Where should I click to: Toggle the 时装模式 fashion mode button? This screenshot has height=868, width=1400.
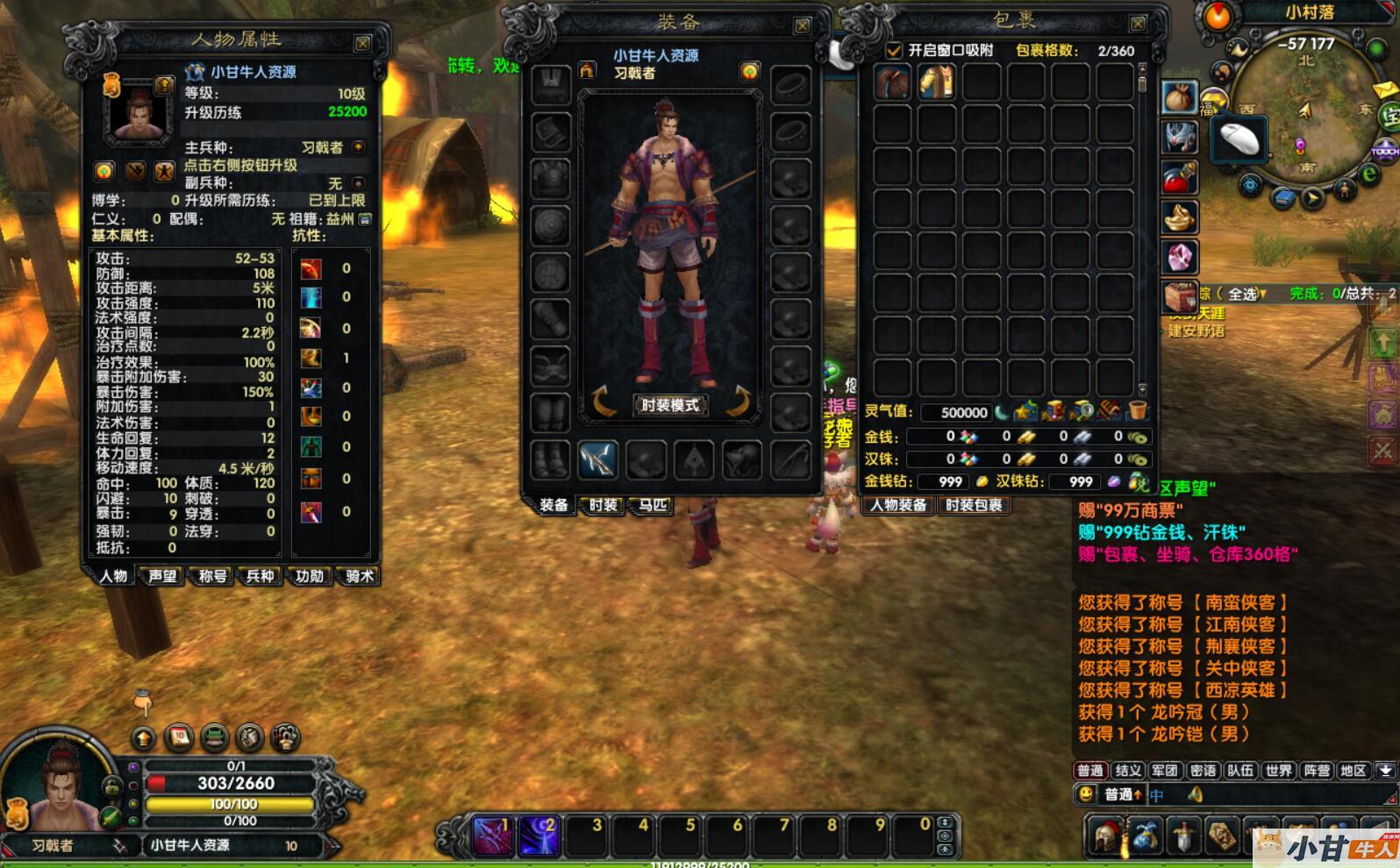[670, 405]
